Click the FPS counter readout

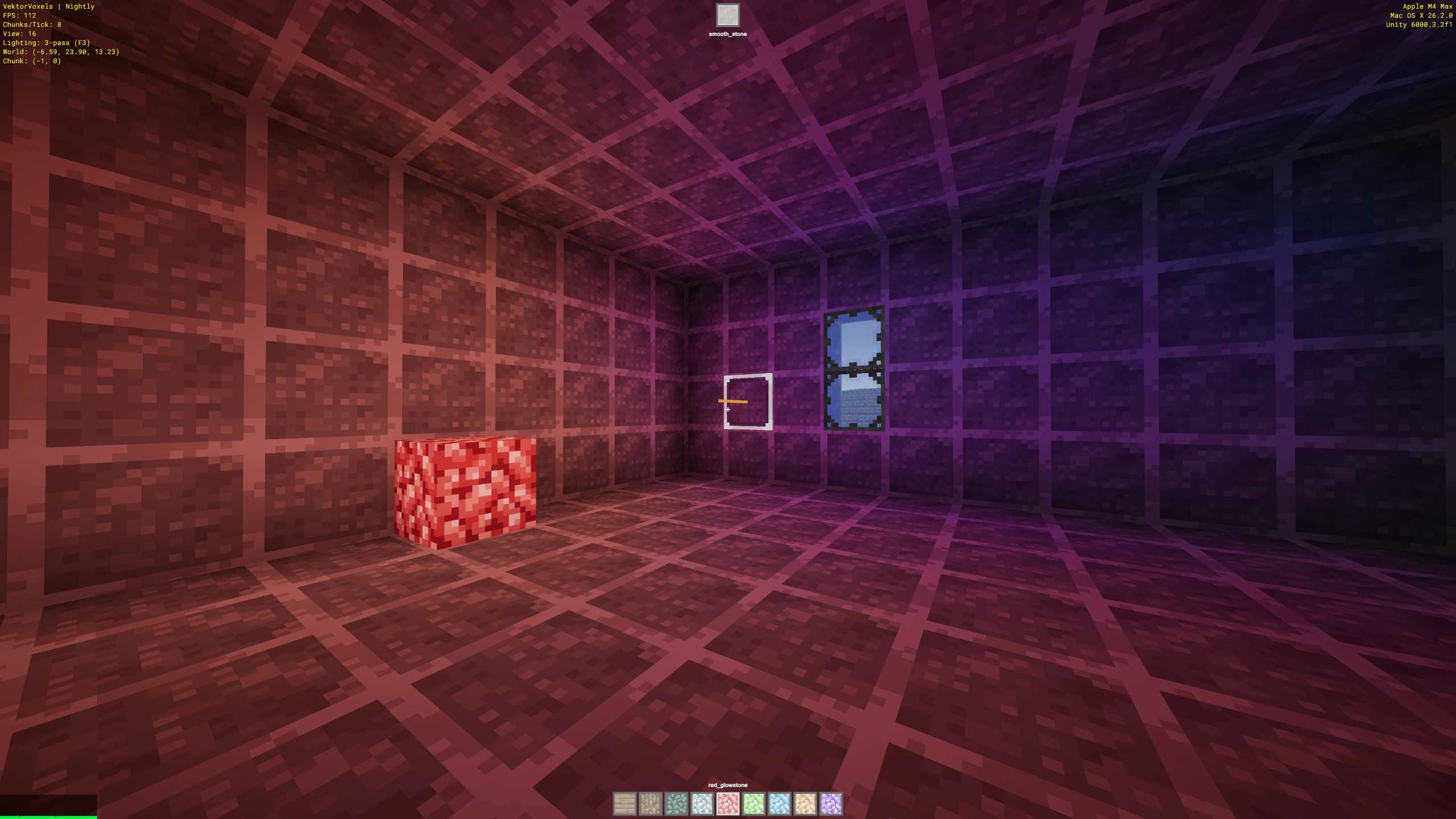pos(18,15)
